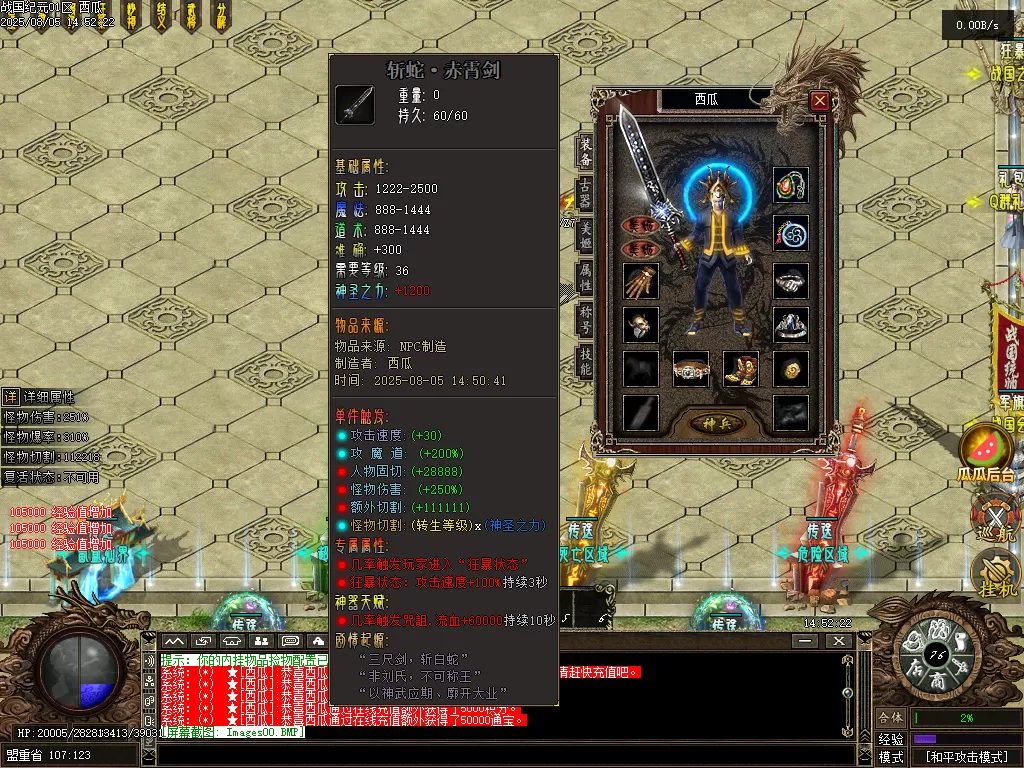Select the equipped boots slot

pyautogui.click(x=740, y=369)
